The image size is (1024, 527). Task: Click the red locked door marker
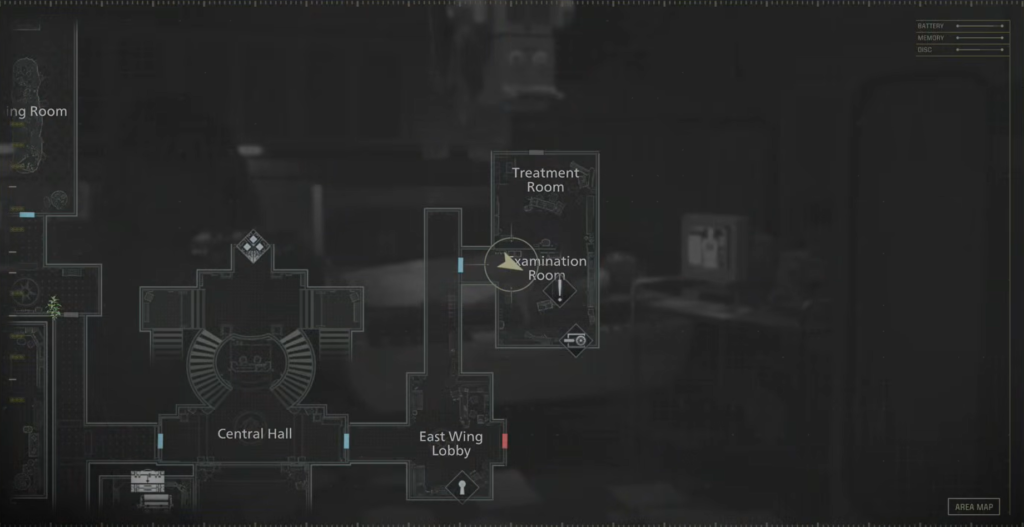click(x=505, y=440)
